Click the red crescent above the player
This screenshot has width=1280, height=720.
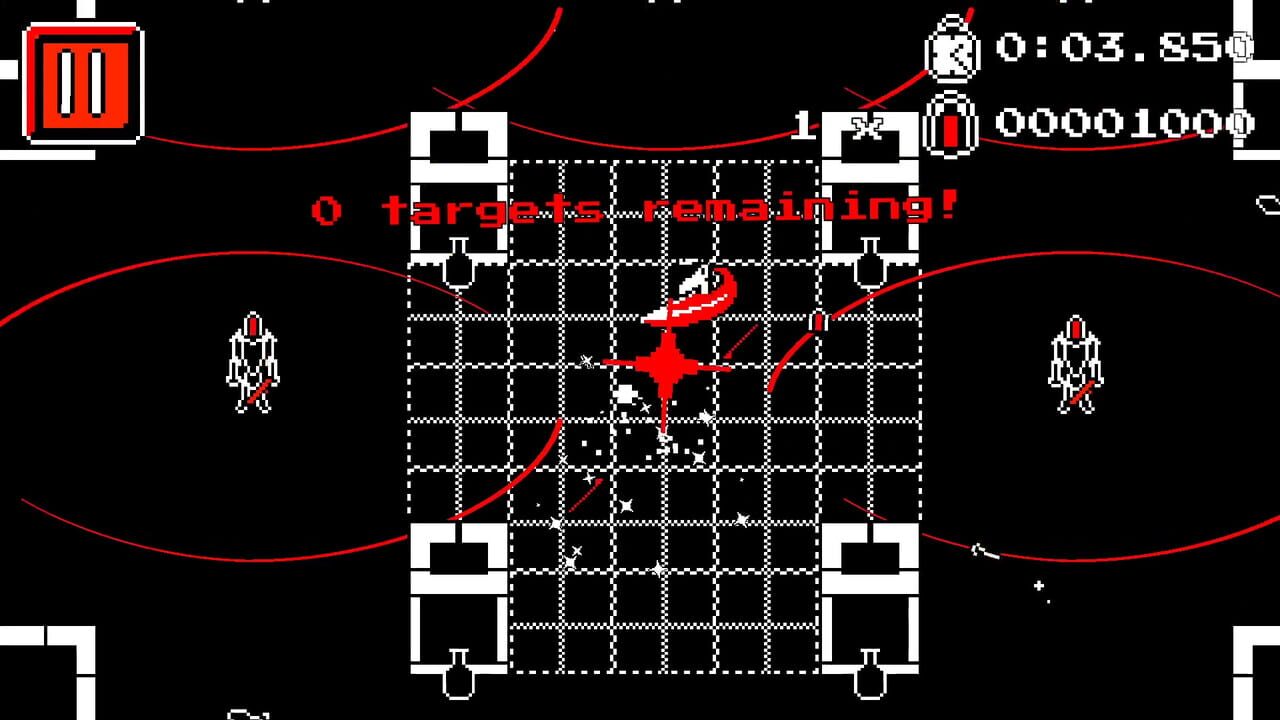click(x=692, y=296)
